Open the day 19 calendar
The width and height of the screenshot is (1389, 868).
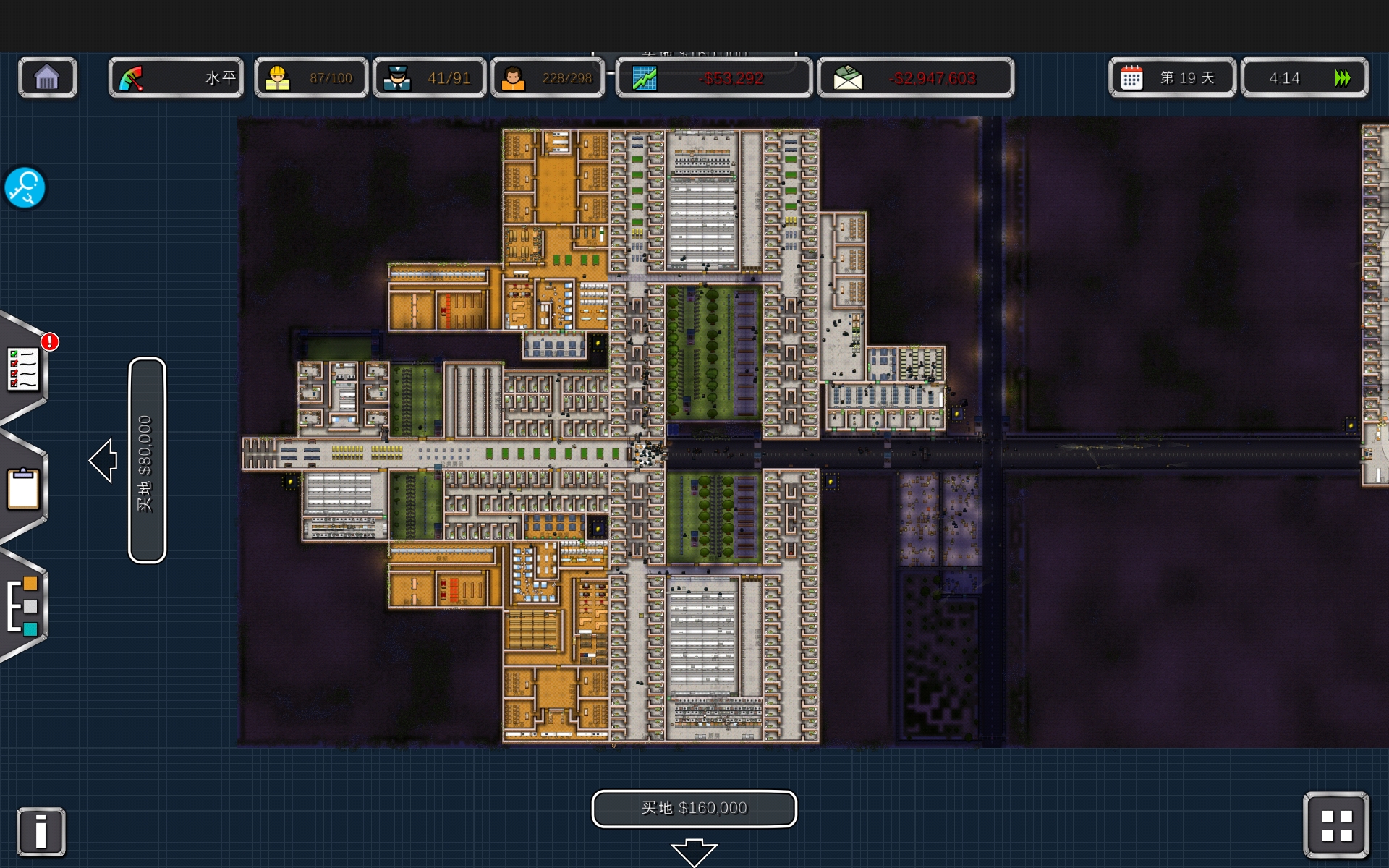pyautogui.click(x=1172, y=77)
